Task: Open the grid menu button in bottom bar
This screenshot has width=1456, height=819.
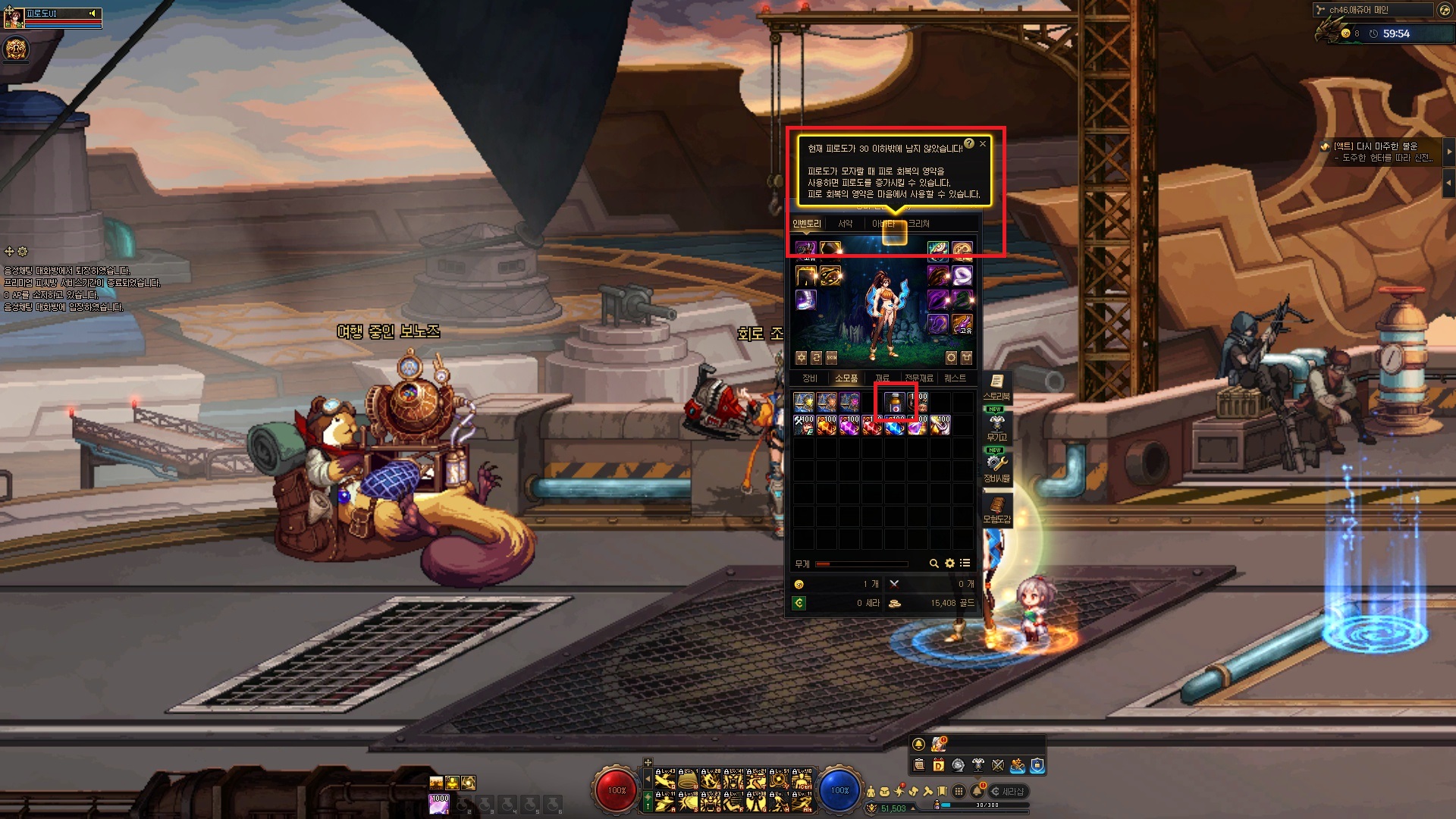Action: (959, 791)
